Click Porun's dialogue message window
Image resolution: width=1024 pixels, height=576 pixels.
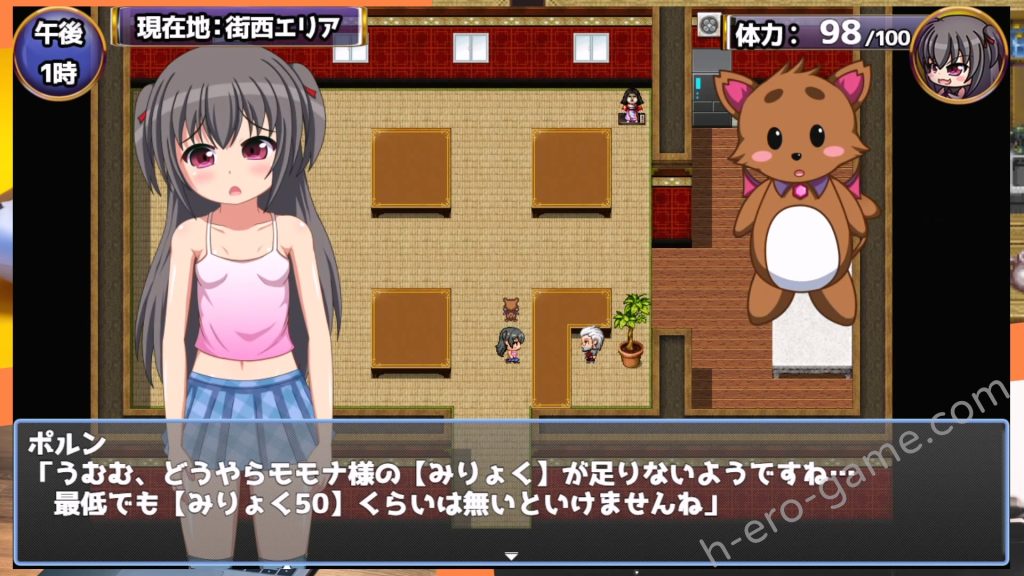pos(511,490)
